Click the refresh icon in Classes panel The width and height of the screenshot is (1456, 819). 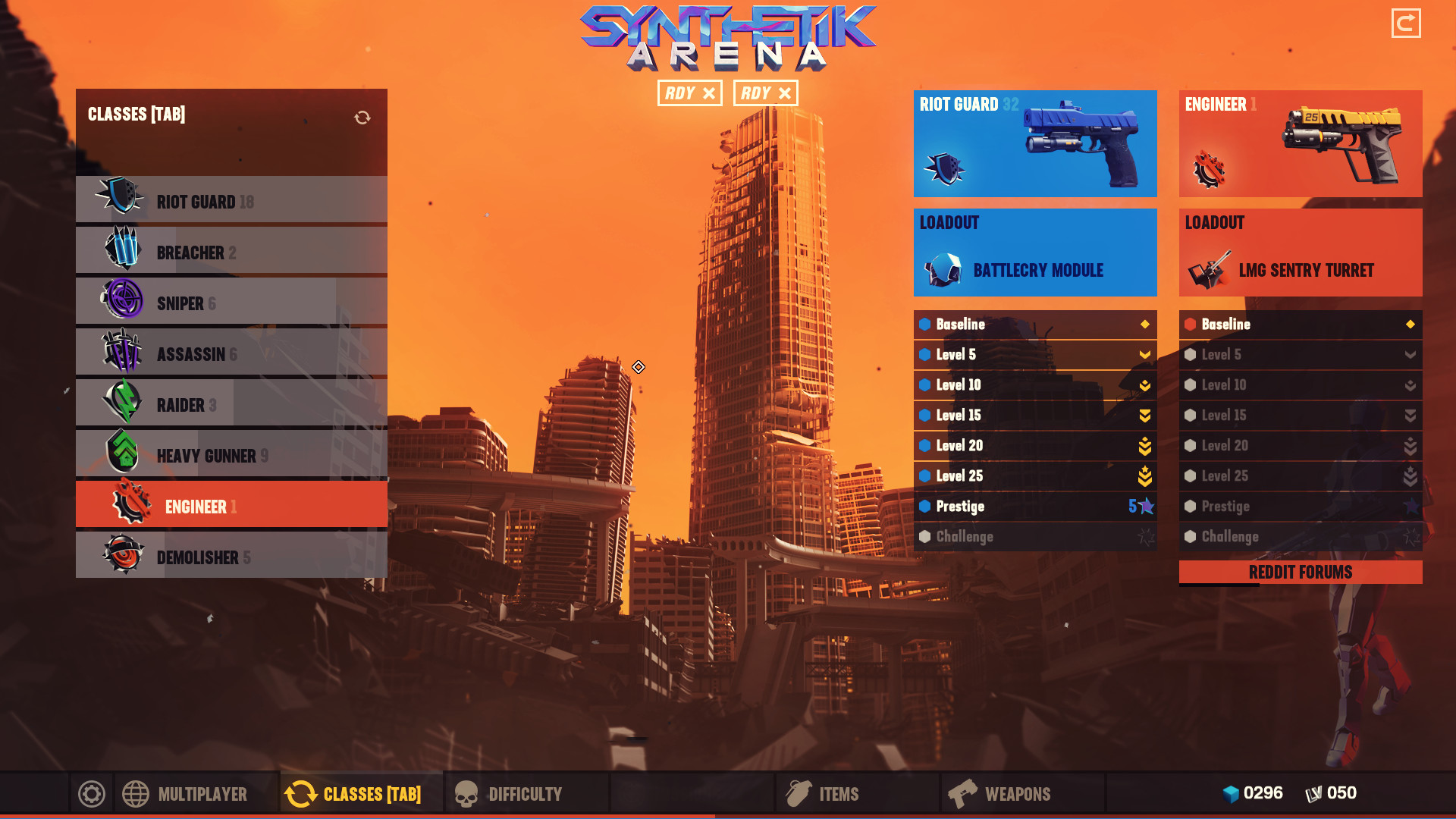point(363,115)
